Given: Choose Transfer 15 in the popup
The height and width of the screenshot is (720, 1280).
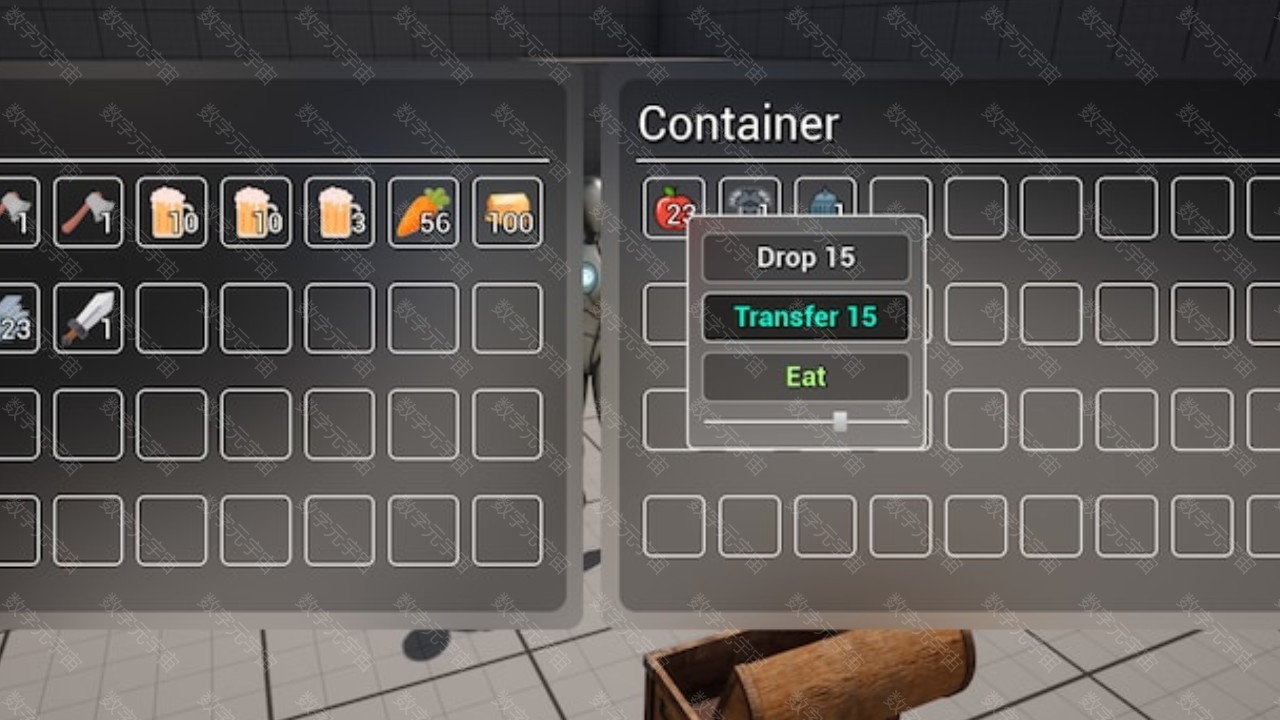Looking at the screenshot, I should point(806,317).
